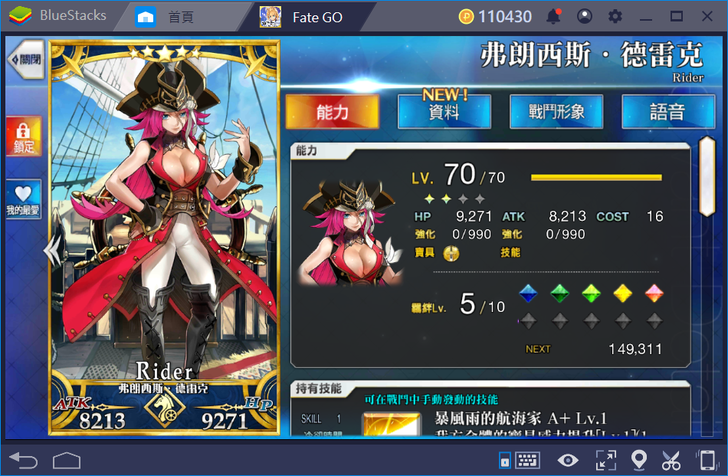Show the 戰鬥形象 tab
Image resolution: width=728 pixels, height=476 pixels.
(556, 112)
